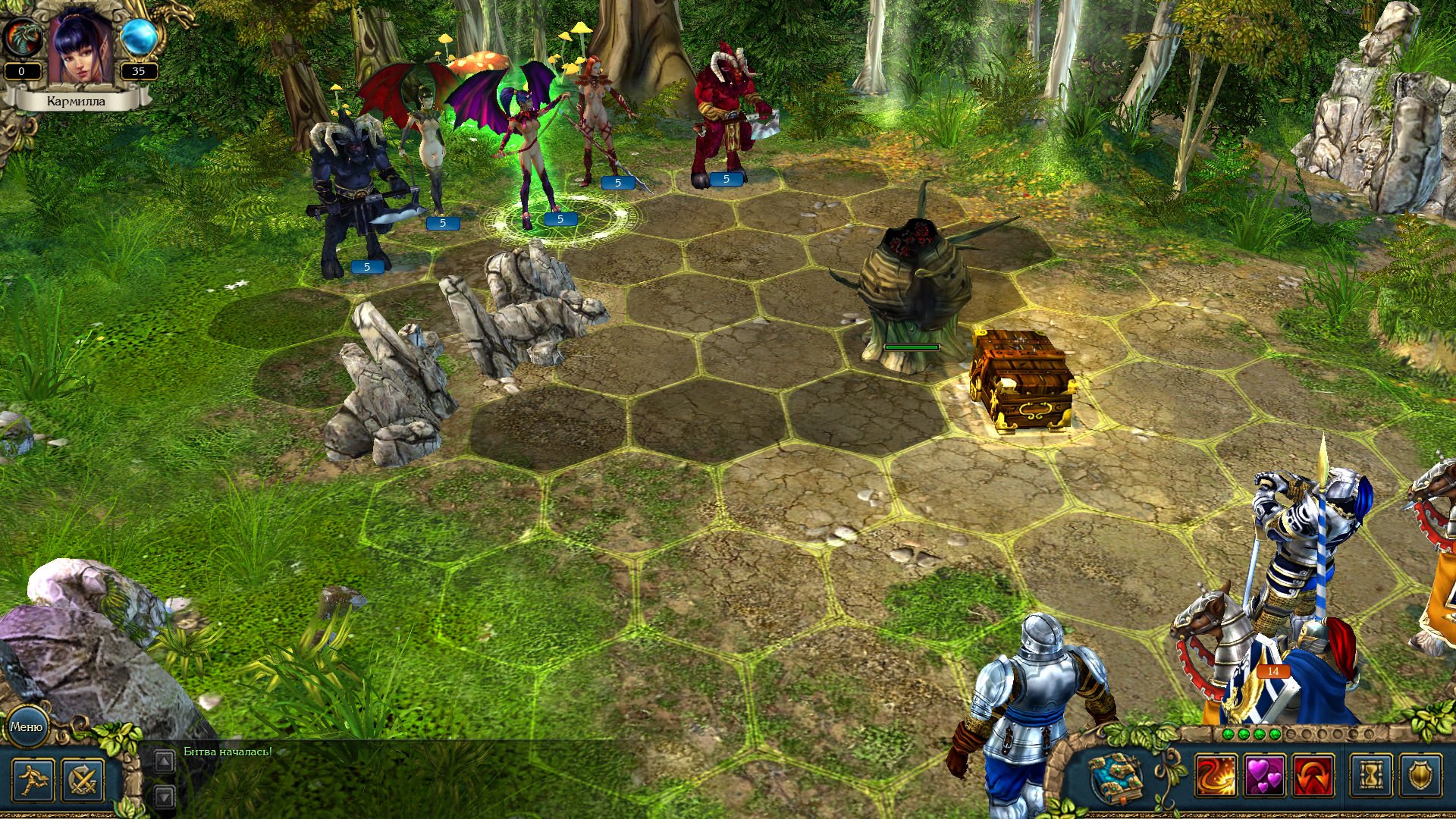Click the running figure flee button
The image size is (1456, 819).
tap(33, 780)
